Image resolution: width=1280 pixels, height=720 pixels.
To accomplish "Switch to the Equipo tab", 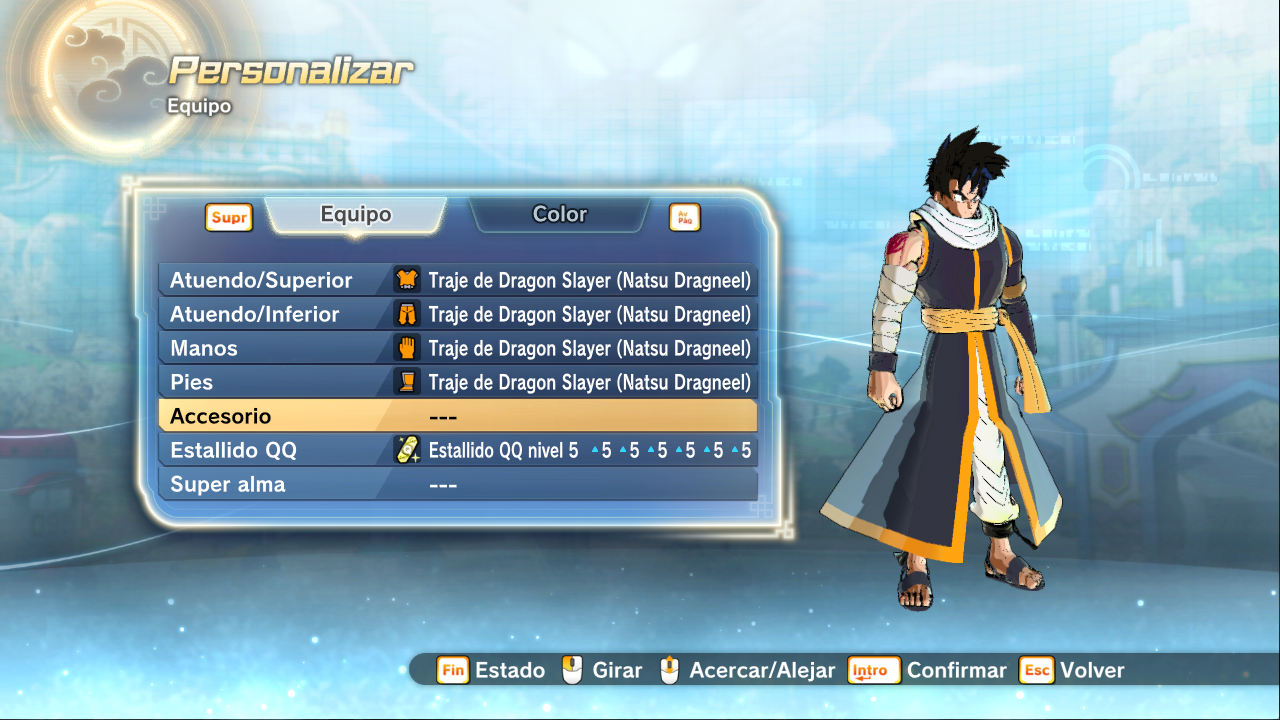I will click(356, 215).
